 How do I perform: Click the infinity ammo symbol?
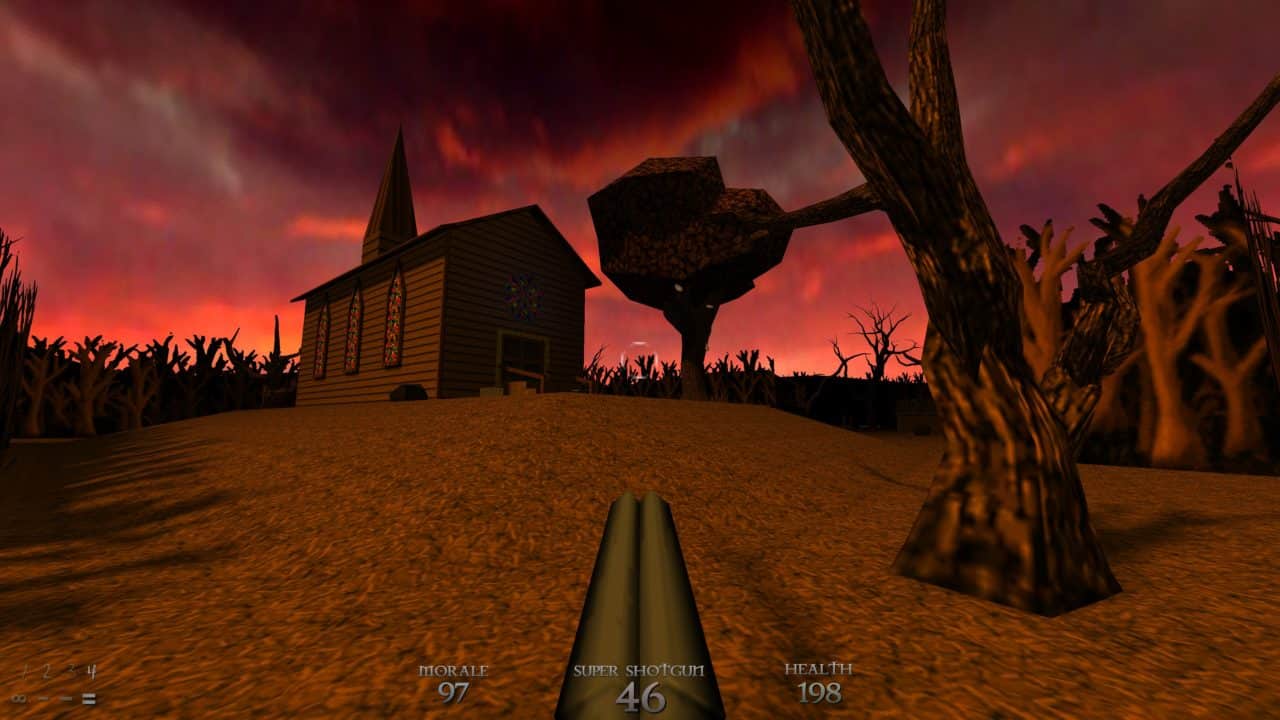pyautogui.click(x=19, y=700)
